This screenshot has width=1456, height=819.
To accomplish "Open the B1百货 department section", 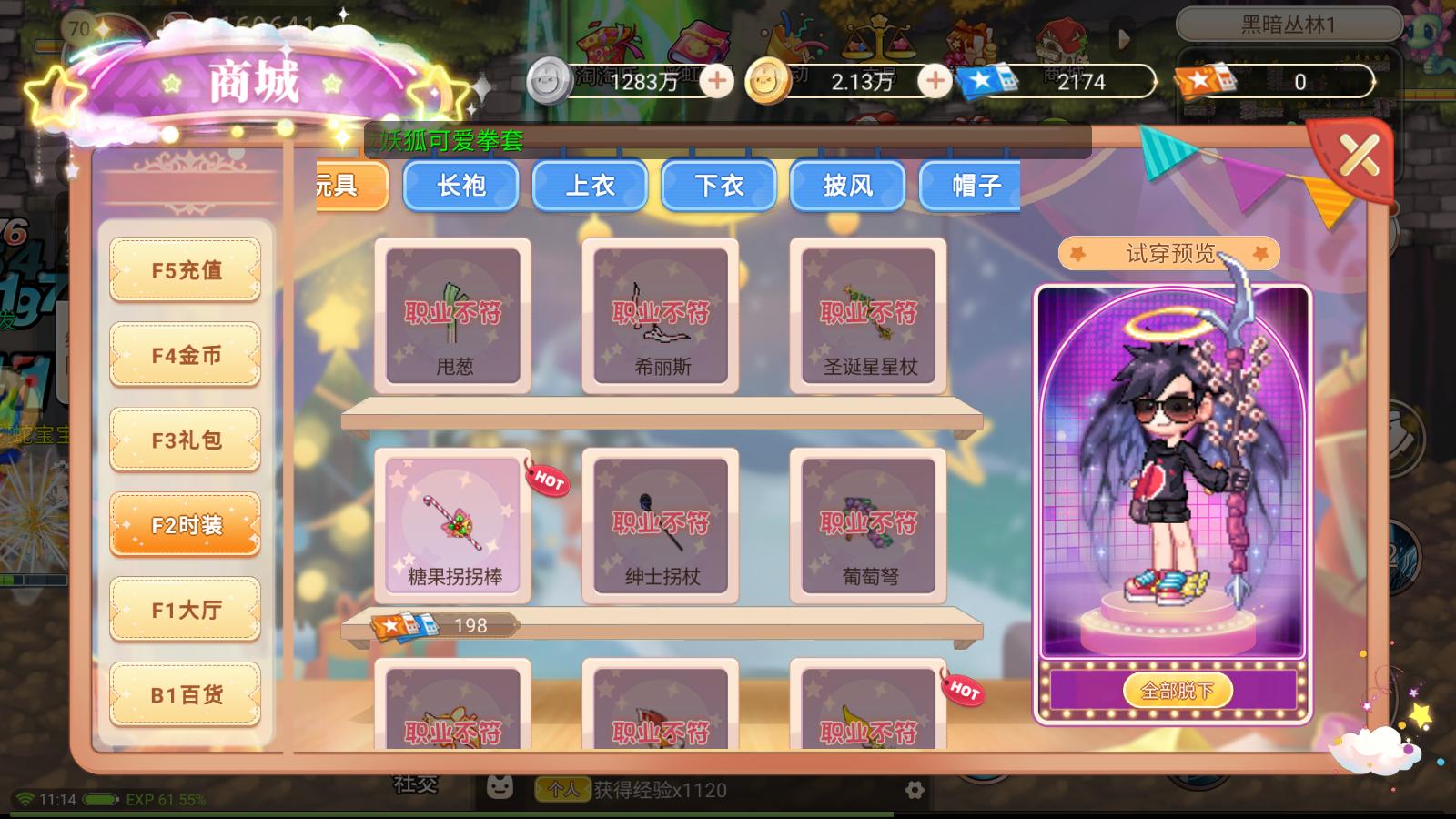I will click(185, 693).
